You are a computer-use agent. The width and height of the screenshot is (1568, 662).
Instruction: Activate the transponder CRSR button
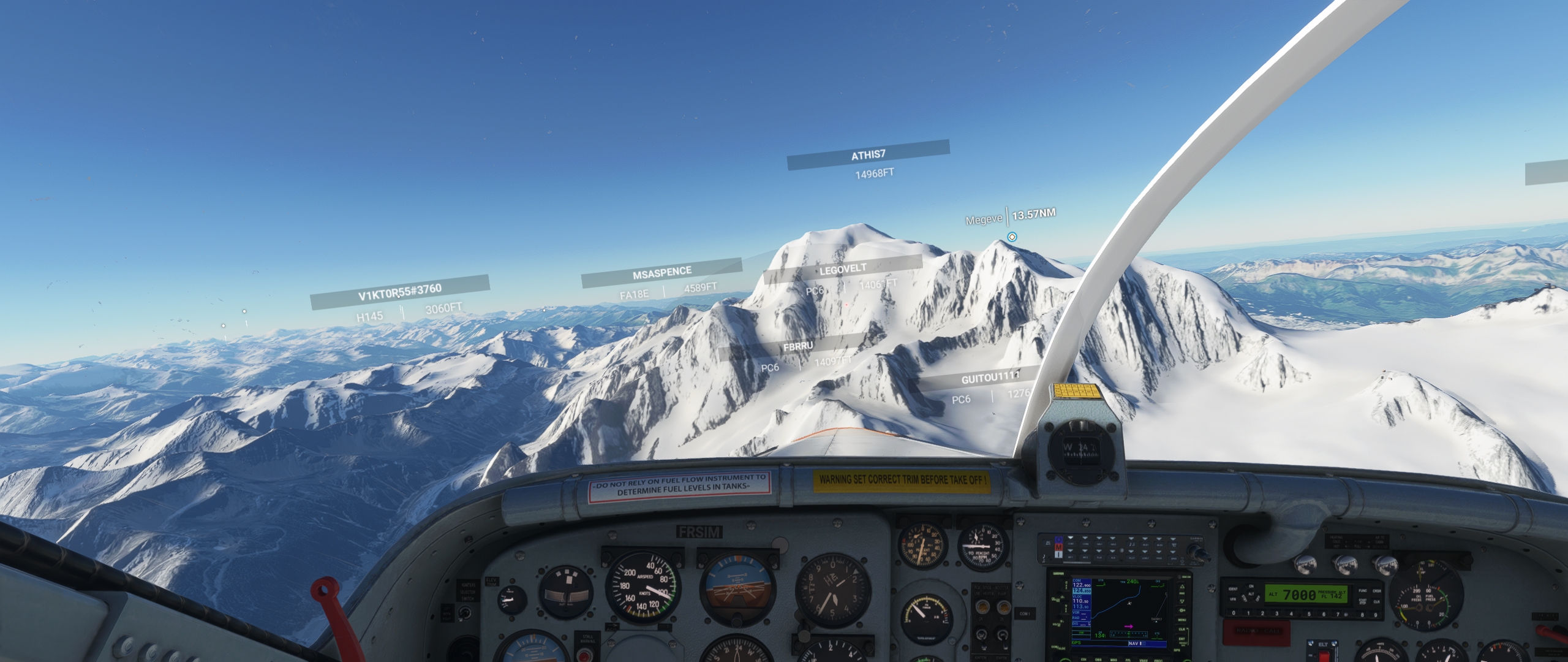(1376, 590)
